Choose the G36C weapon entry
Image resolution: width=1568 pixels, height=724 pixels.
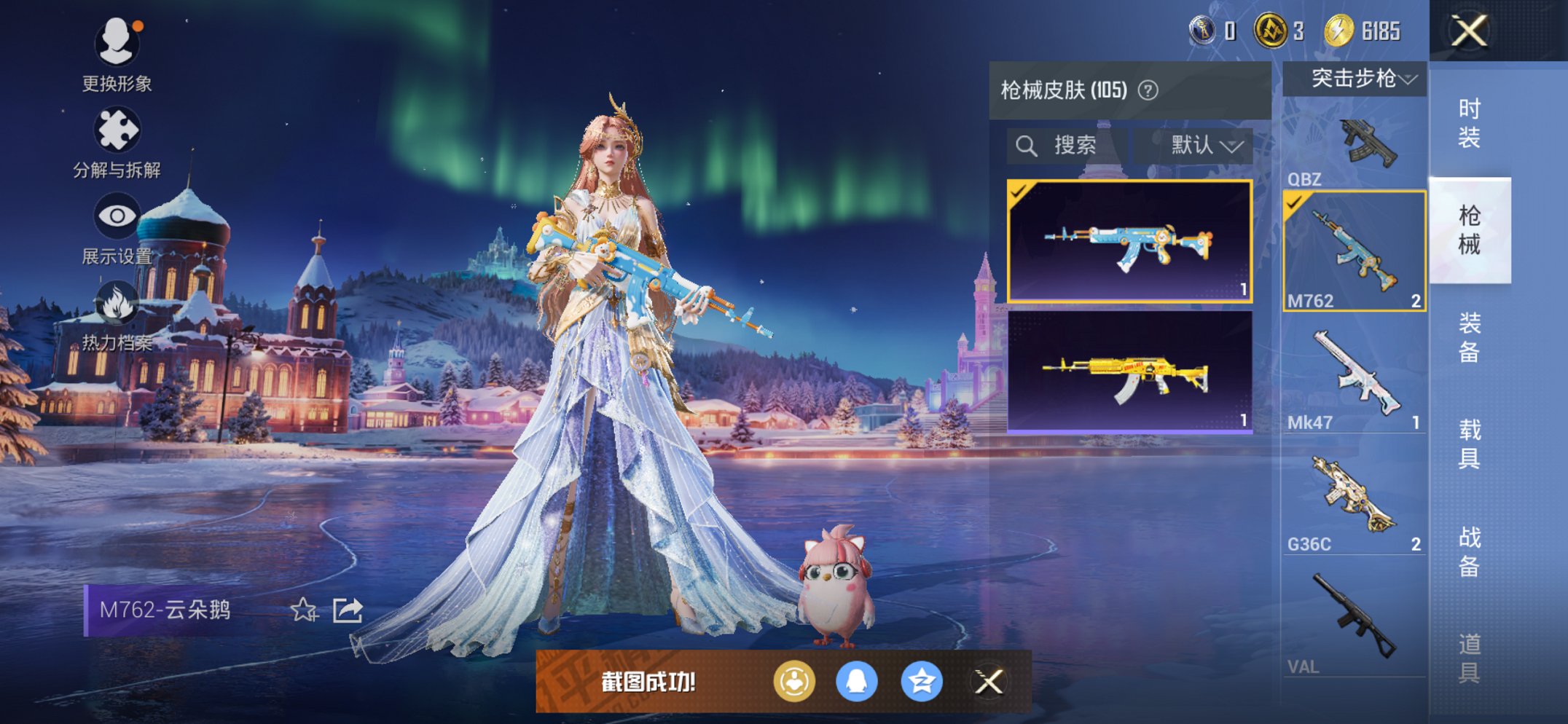[1354, 504]
